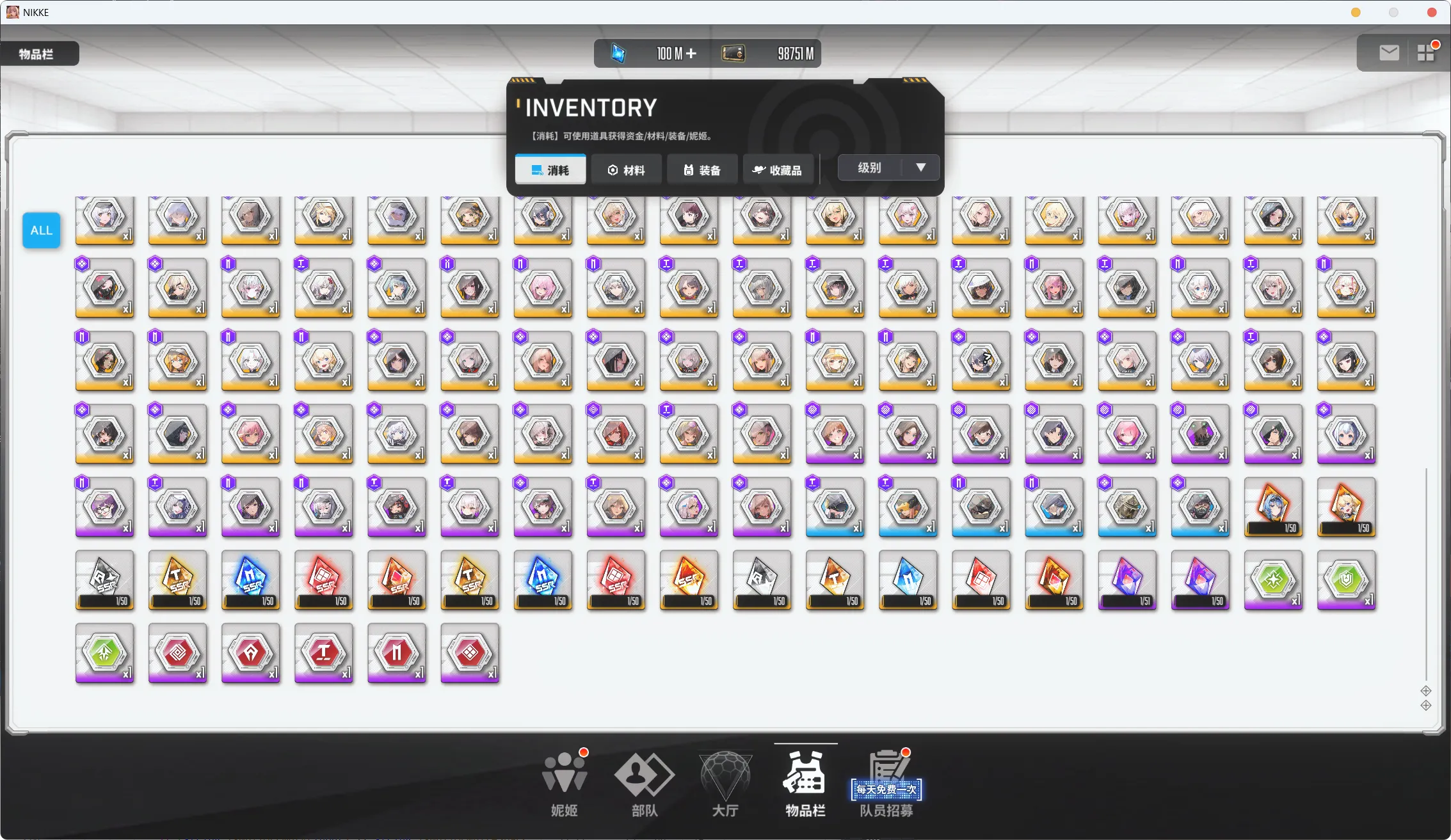Return to the 大厅 lobby
Screen dimensions: 1451x840
[725, 784]
